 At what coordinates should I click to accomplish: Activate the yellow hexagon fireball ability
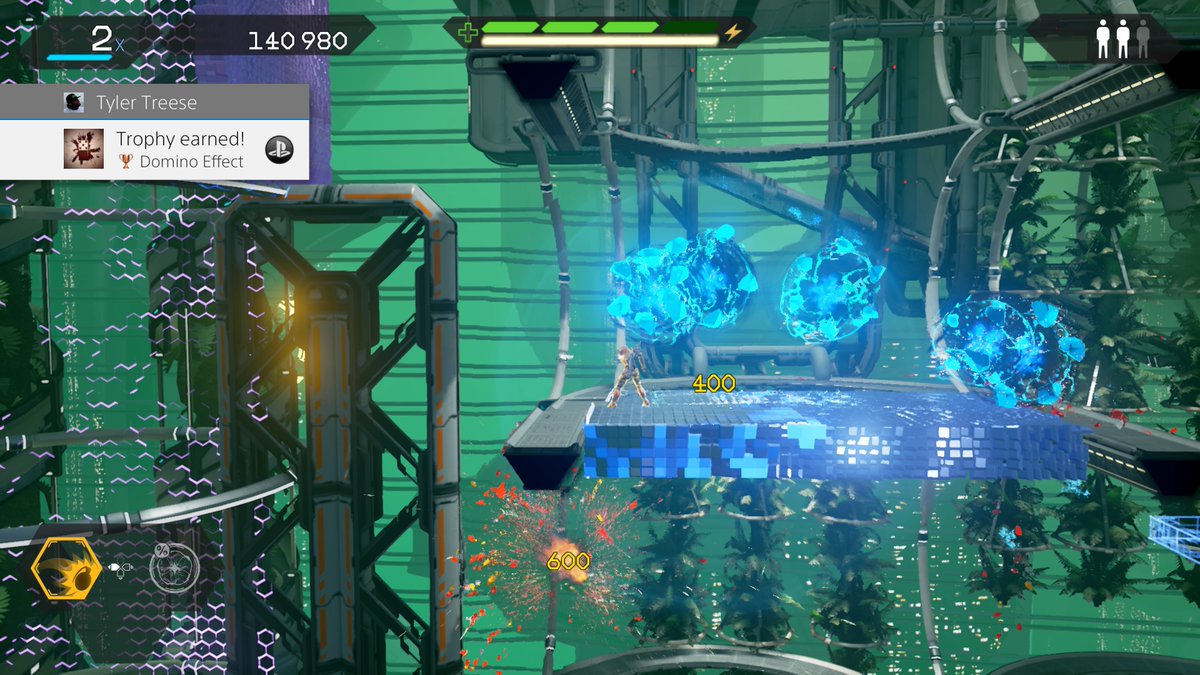tap(64, 569)
